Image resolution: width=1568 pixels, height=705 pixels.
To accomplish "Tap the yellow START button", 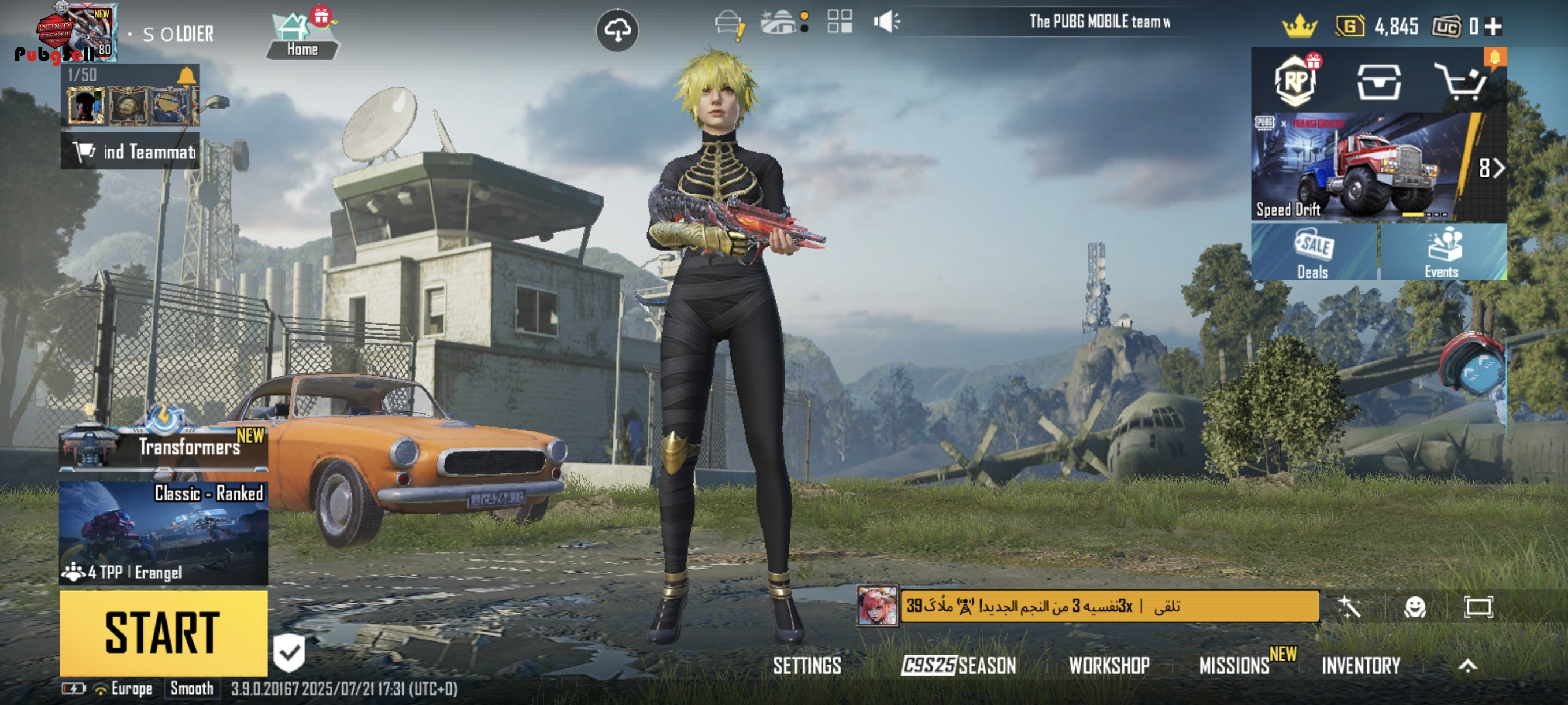I will tap(163, 633).
